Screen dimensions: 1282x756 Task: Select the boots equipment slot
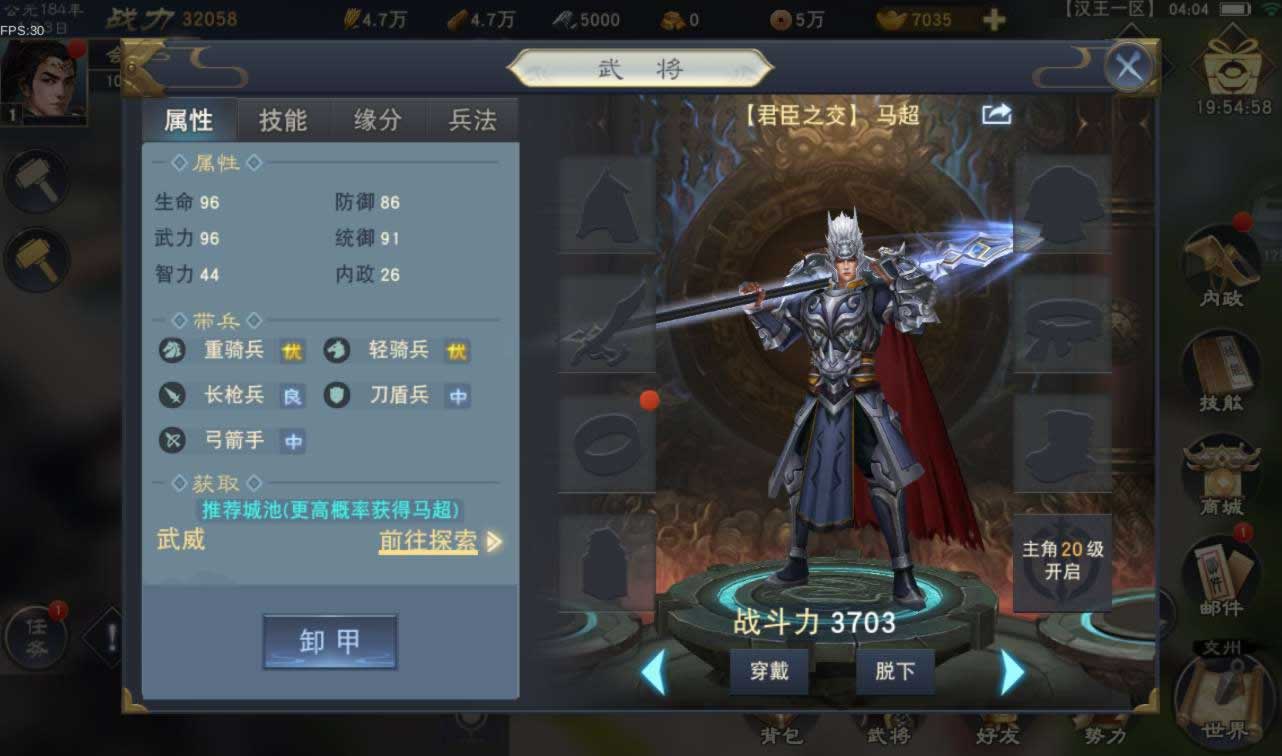point(1063,443)
